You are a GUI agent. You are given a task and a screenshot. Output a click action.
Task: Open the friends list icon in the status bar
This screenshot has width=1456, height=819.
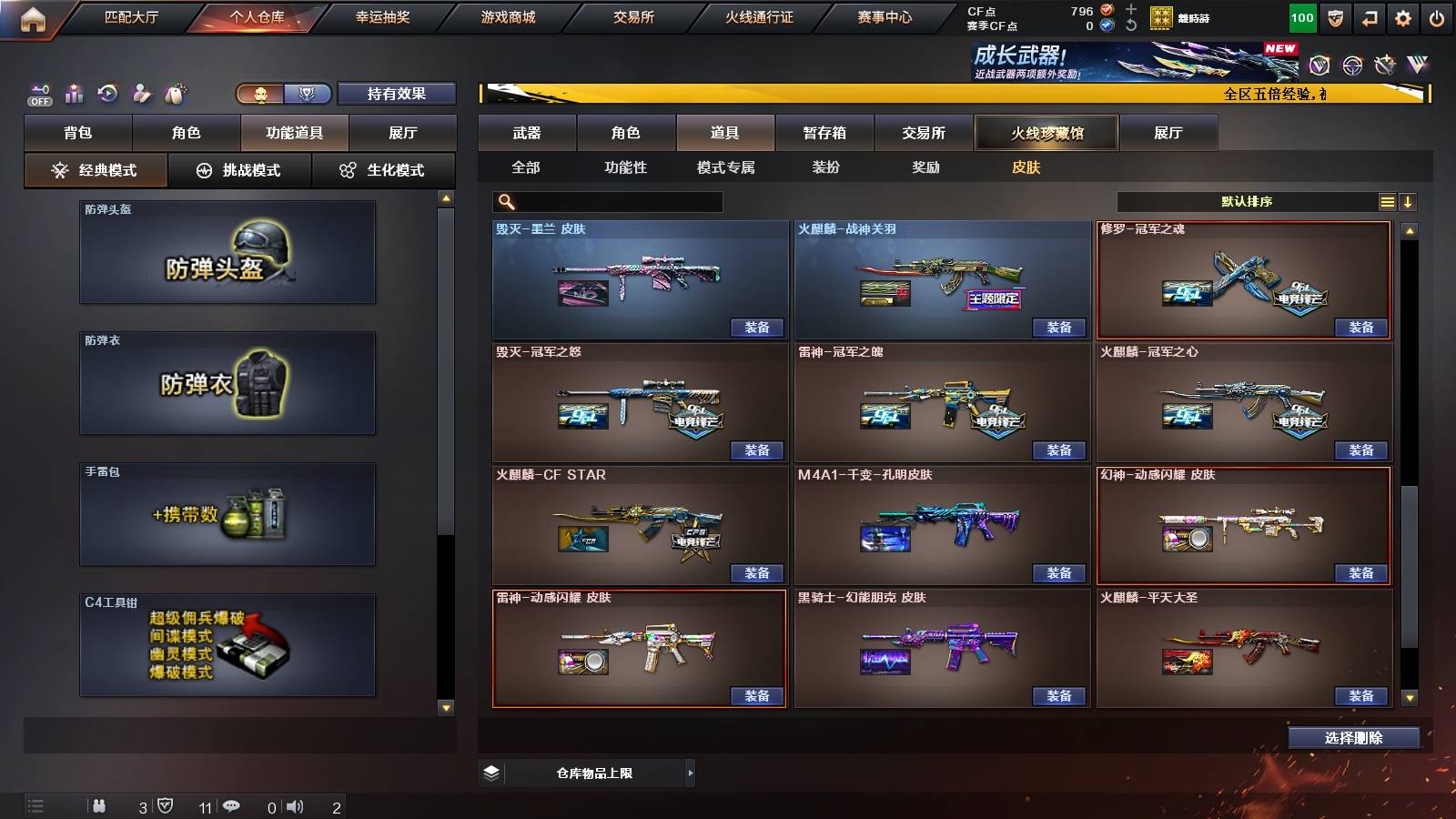[x=100, y=804]
